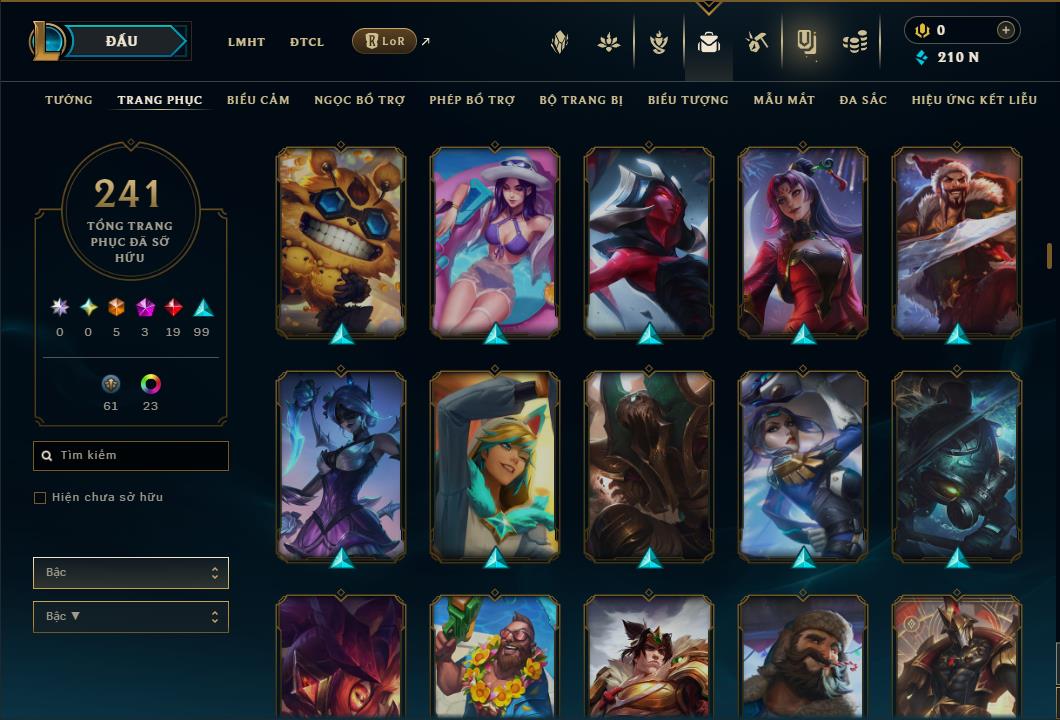Image resolution: width=1060 pixels, height=720 pixels.
Task: Open the BỘ TRANG BỊ tab
Action: tap(581, 100)
